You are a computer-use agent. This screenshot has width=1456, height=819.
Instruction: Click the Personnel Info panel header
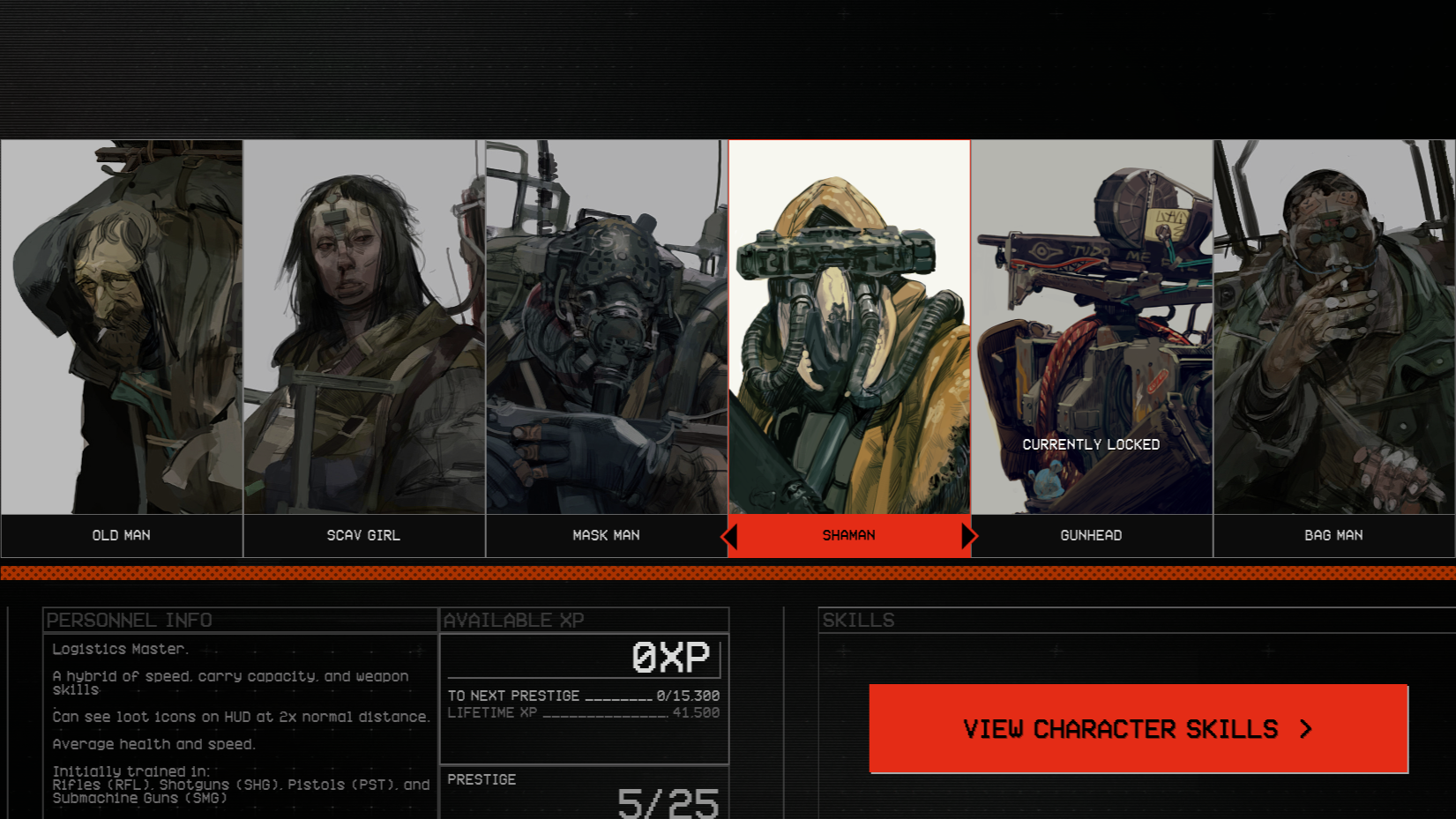pyautogui.click(x=130, y=621)
